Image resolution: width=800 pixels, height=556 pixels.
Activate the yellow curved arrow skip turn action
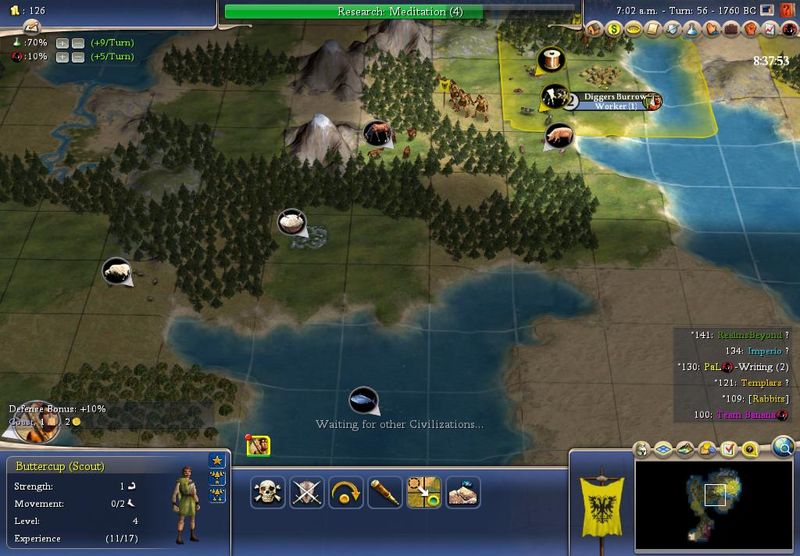click(345, 492)
